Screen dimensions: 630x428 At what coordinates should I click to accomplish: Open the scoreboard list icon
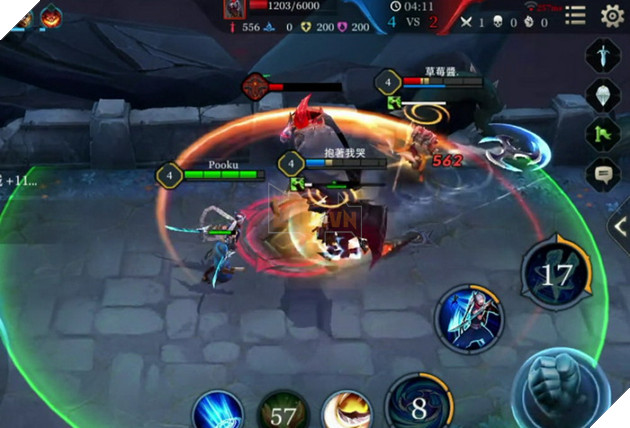574,15
